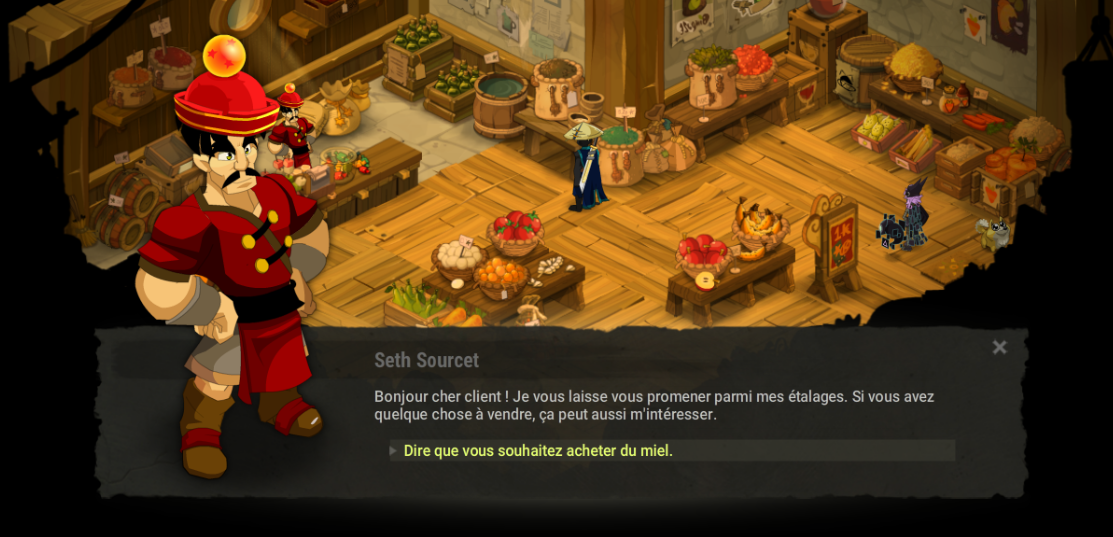Close the Seth Sourcet dialogue box

point(999,348)
